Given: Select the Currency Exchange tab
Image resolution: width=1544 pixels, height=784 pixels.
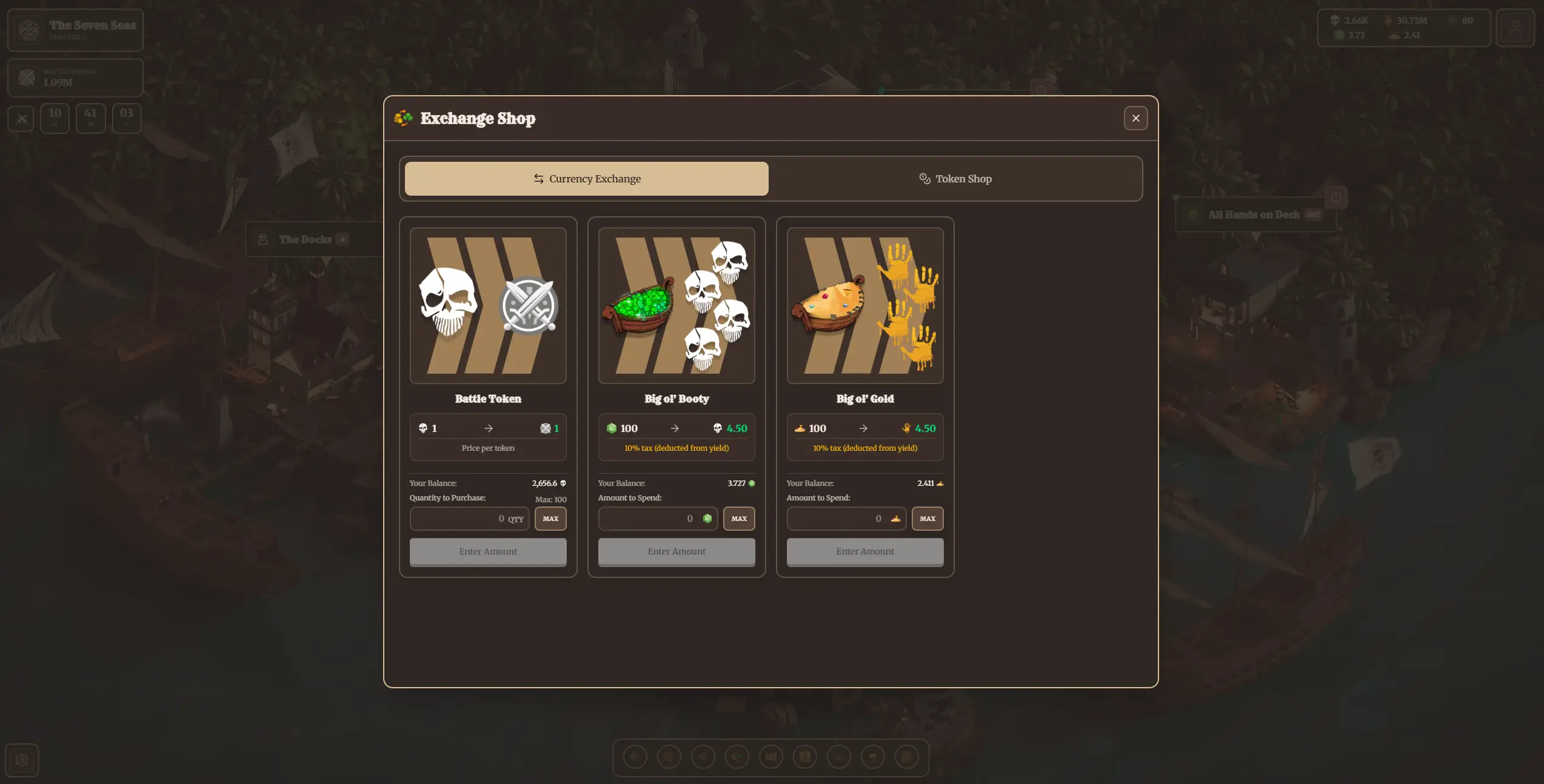Looking at the screenshot, I should (x=586, y=178).
